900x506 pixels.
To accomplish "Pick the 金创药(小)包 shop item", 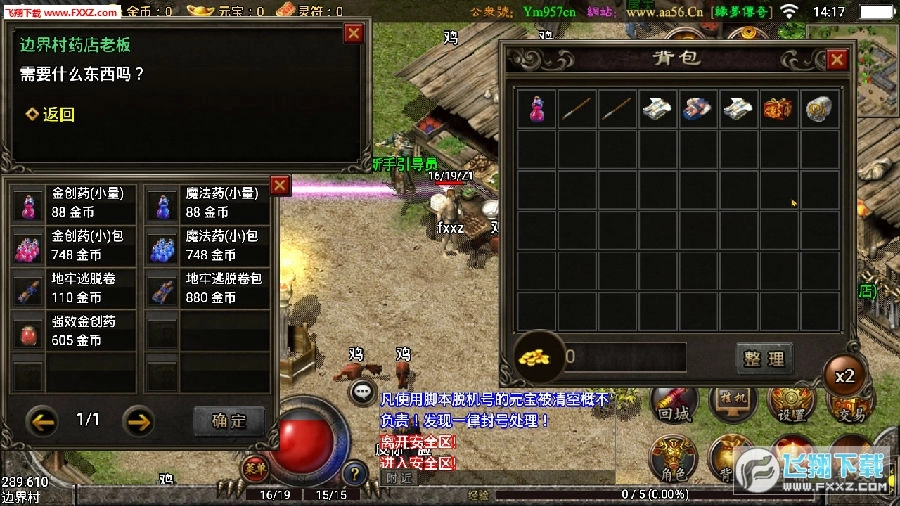I will pyautogui.click(x=74, y=246).
